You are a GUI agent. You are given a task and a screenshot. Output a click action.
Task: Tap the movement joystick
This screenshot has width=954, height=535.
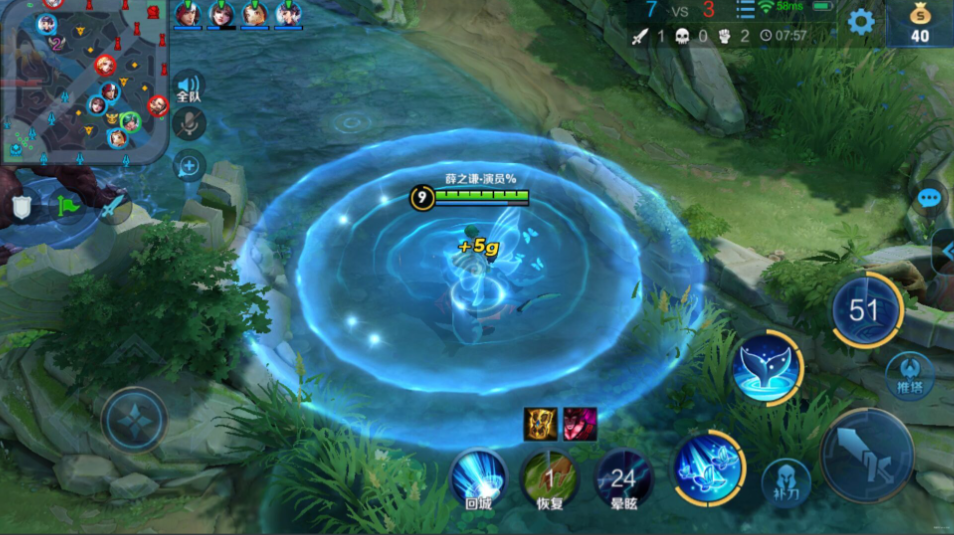click(x=133, y=420)
